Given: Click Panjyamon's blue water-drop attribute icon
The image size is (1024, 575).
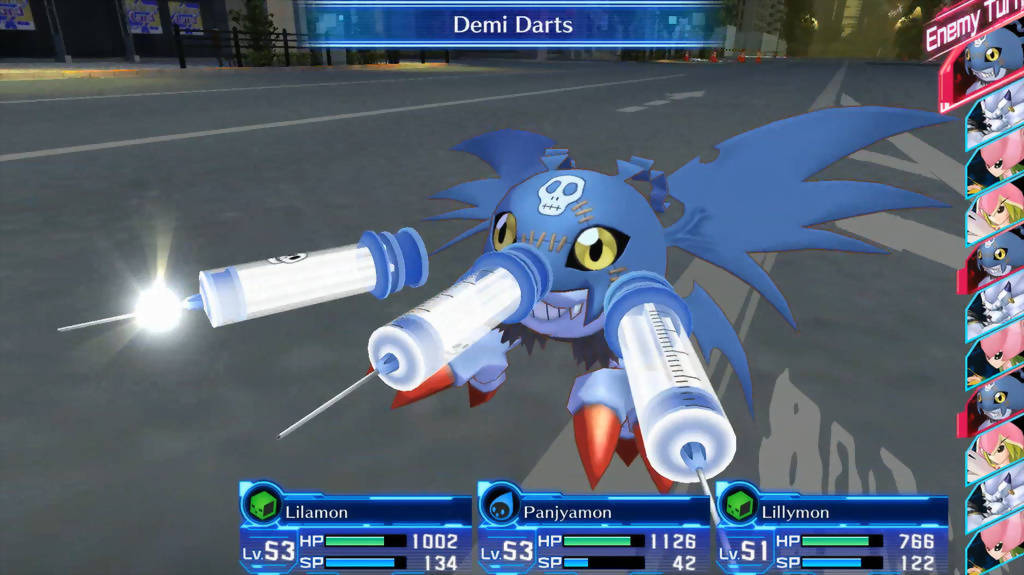Looking at the screenshot, I should 499,505.
